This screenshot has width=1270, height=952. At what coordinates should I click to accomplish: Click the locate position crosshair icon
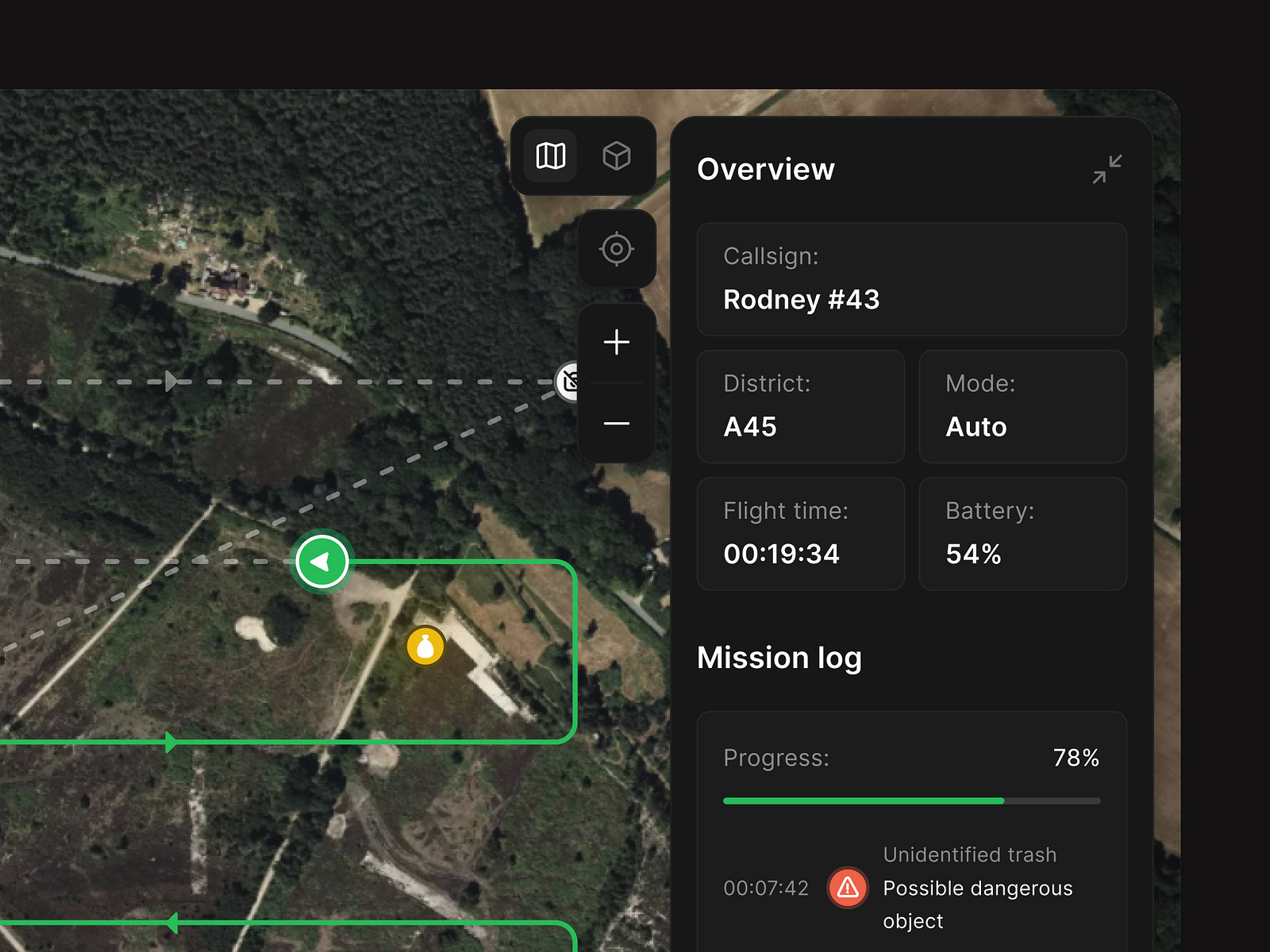[617, 249]
